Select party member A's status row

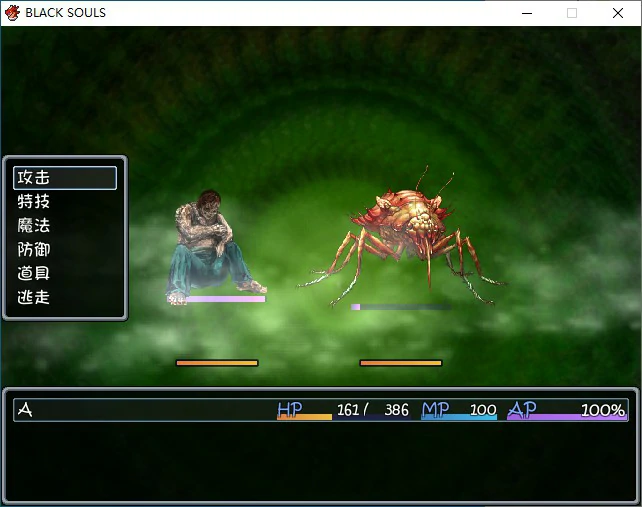320,410
